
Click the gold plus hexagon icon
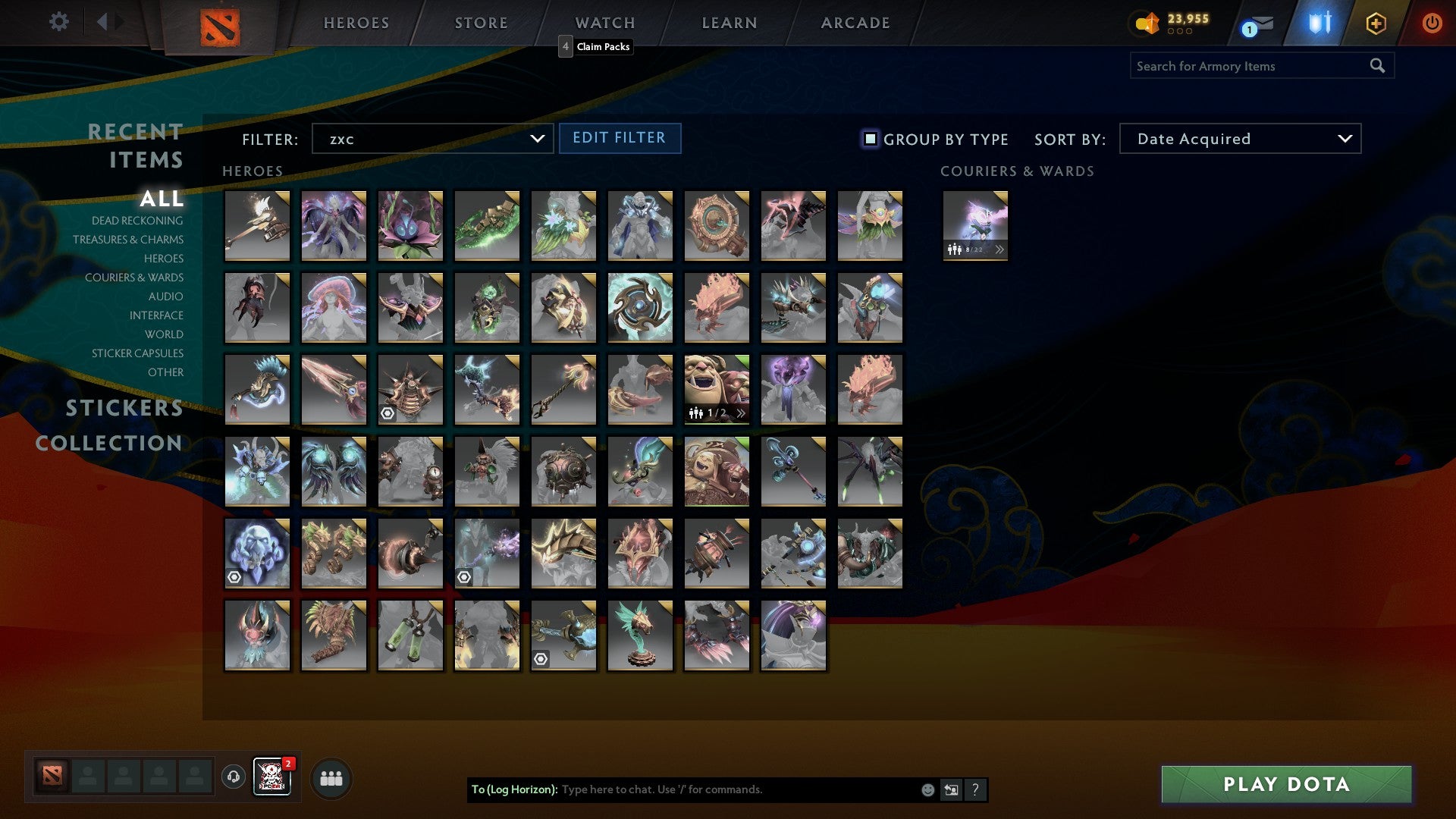click(x=1376, y=23)
